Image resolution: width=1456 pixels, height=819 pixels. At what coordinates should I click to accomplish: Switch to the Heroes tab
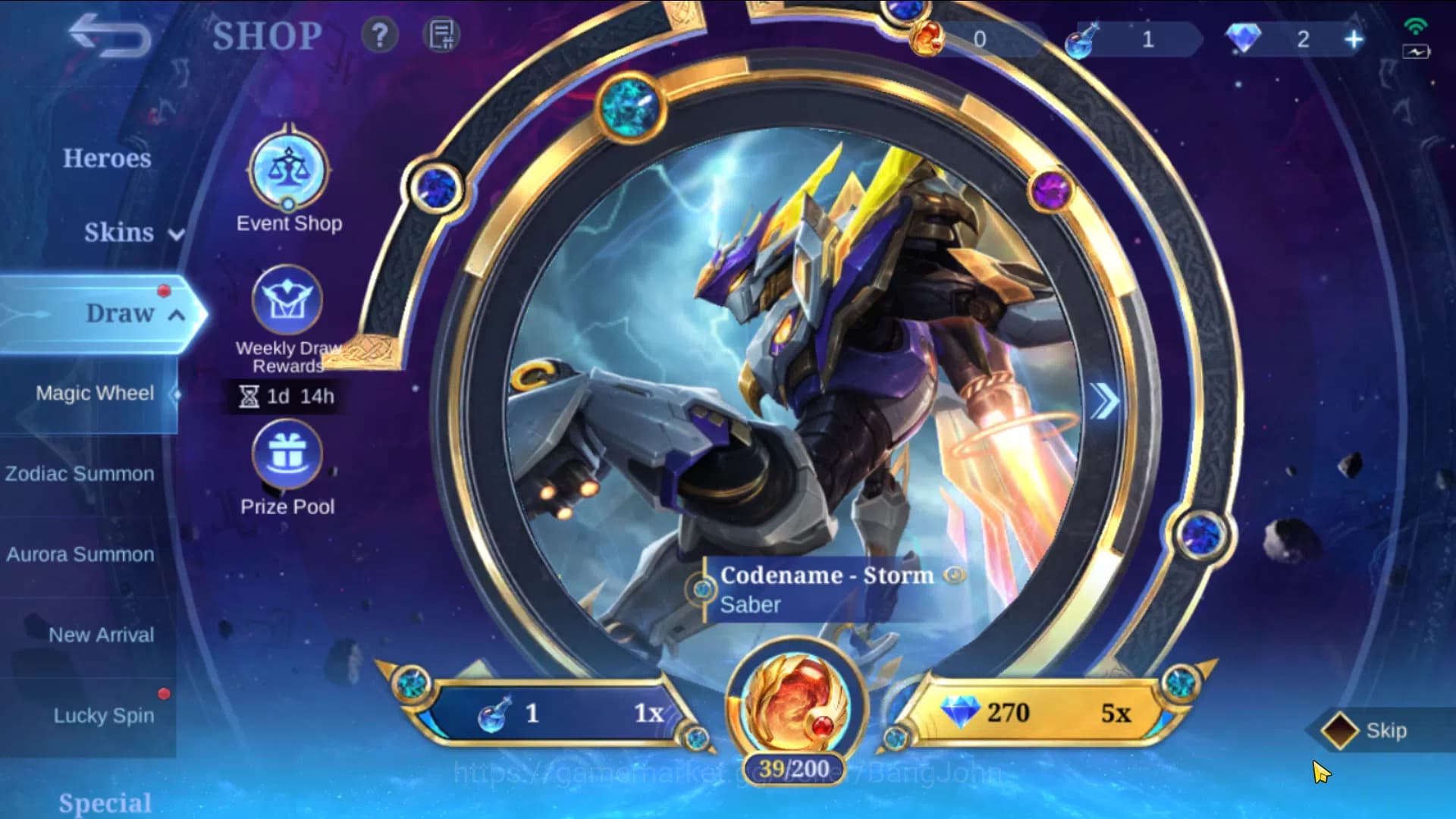click(x=106, y=159)
